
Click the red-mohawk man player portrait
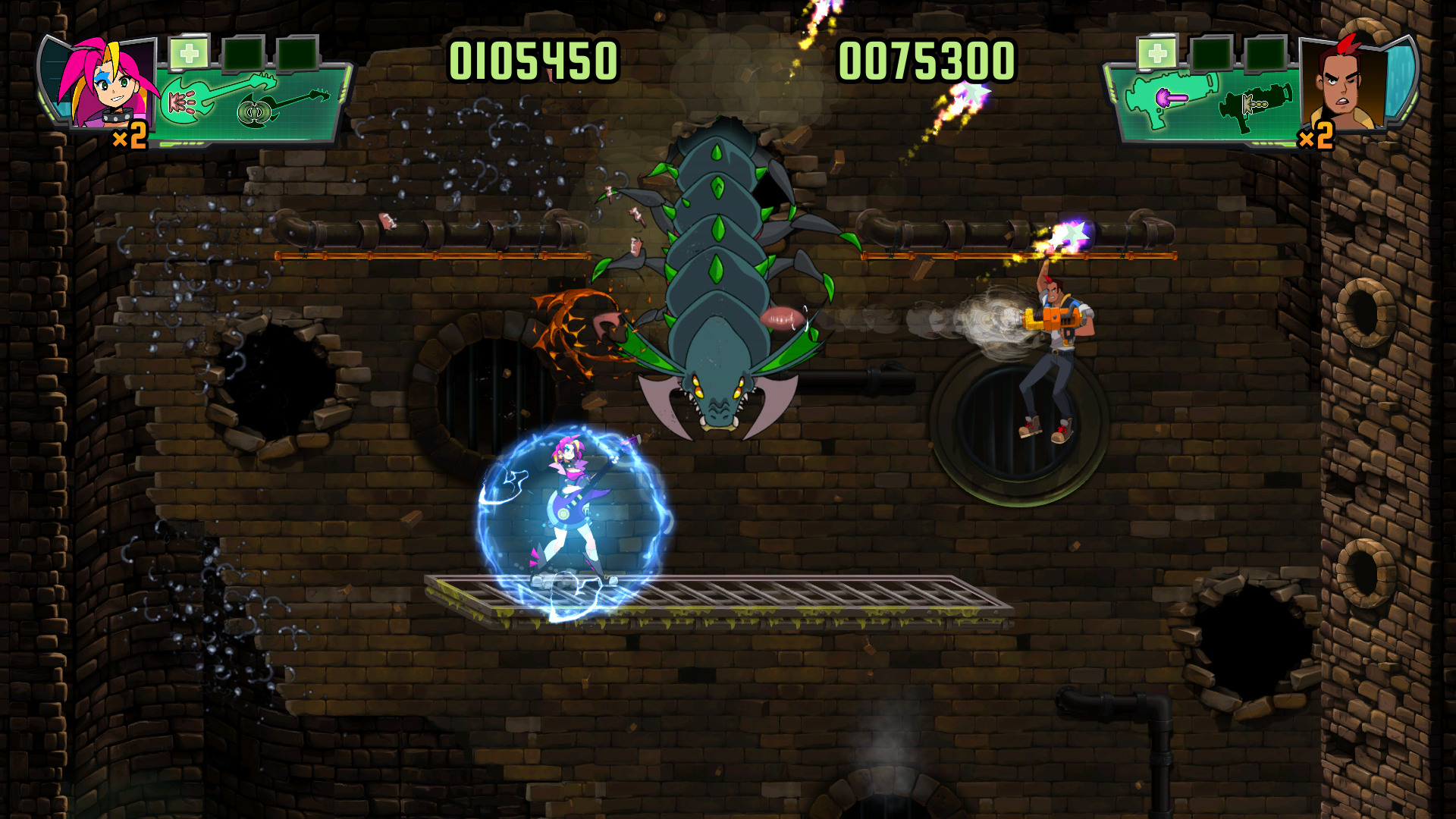pos(1343,85)
